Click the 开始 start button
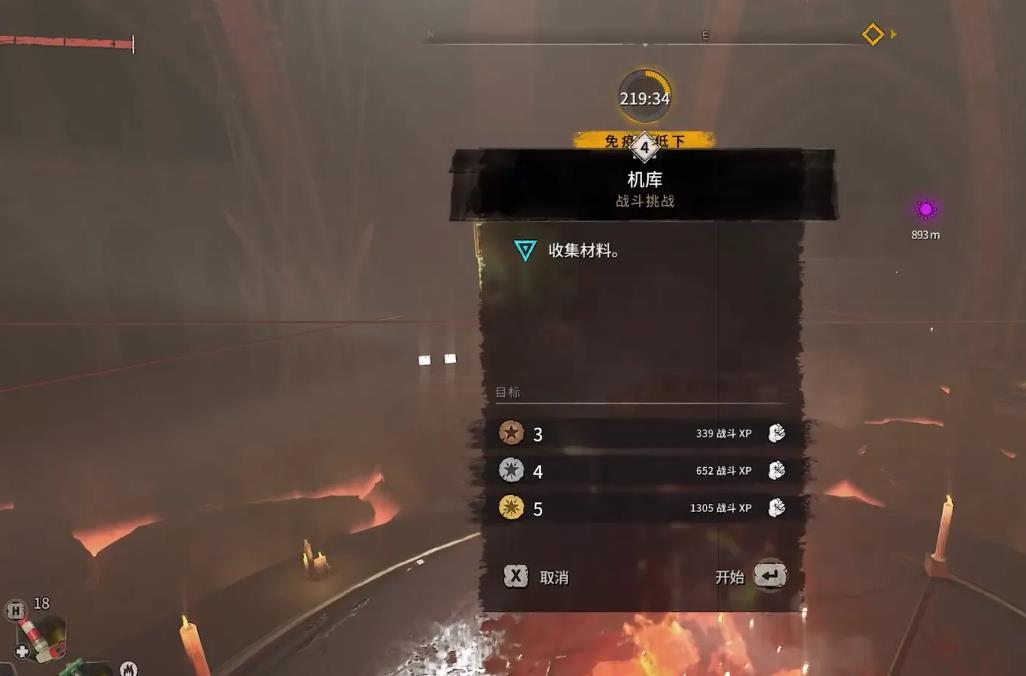 tap(751, 576)
